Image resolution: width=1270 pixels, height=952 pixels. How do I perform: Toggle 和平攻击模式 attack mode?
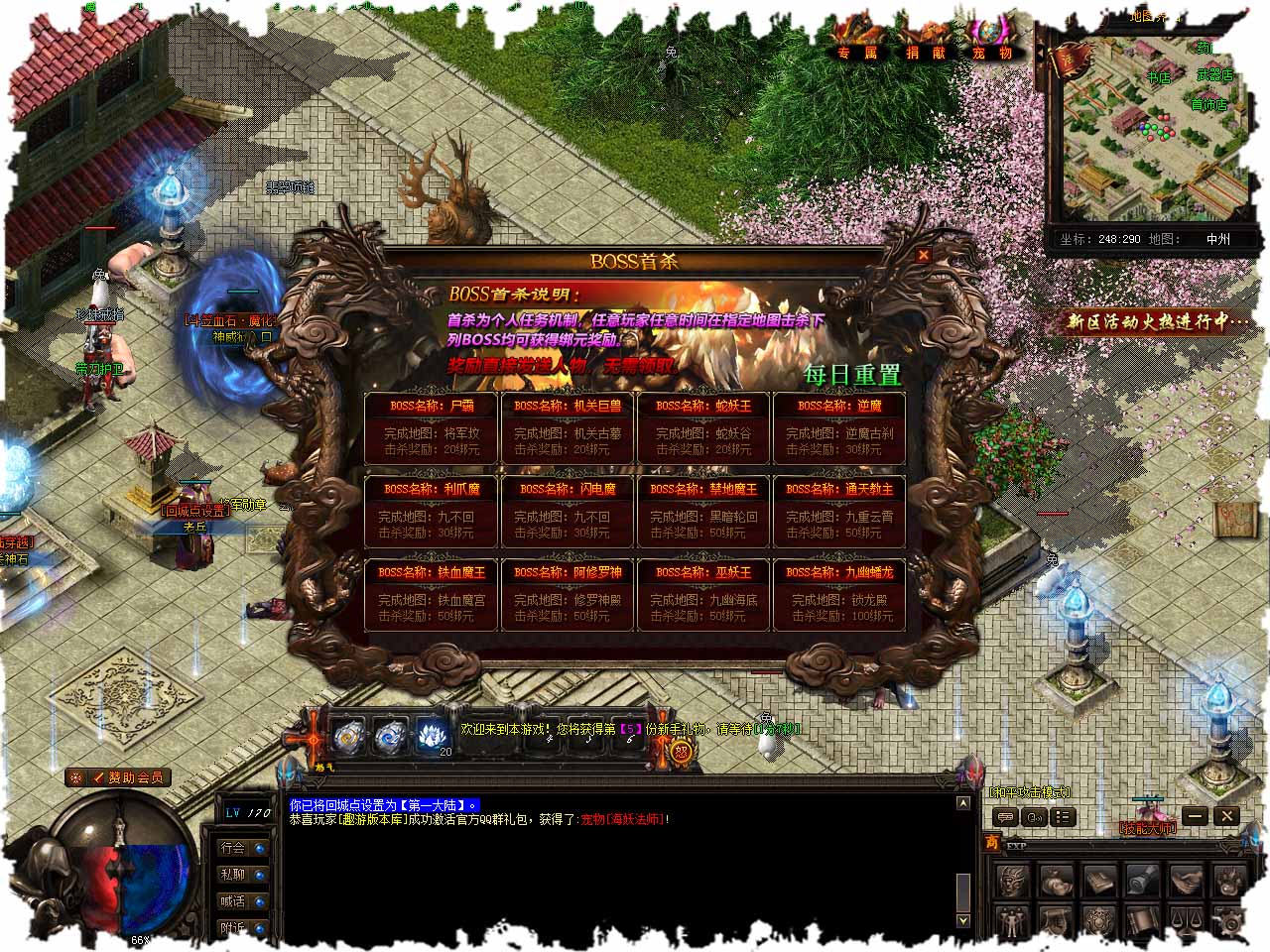click(1029, 792)
